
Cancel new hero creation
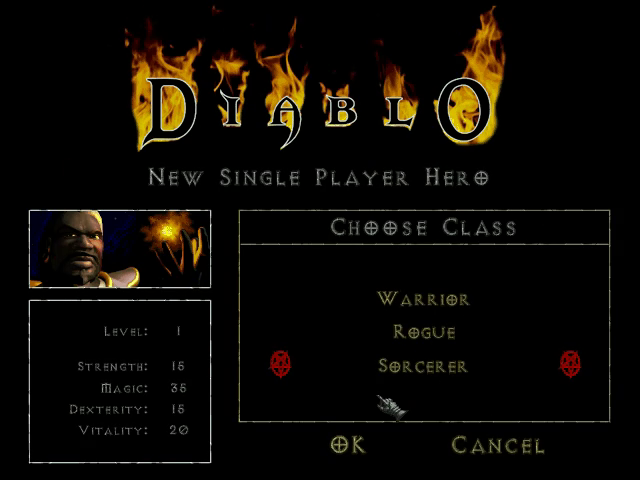click(498, 445)
